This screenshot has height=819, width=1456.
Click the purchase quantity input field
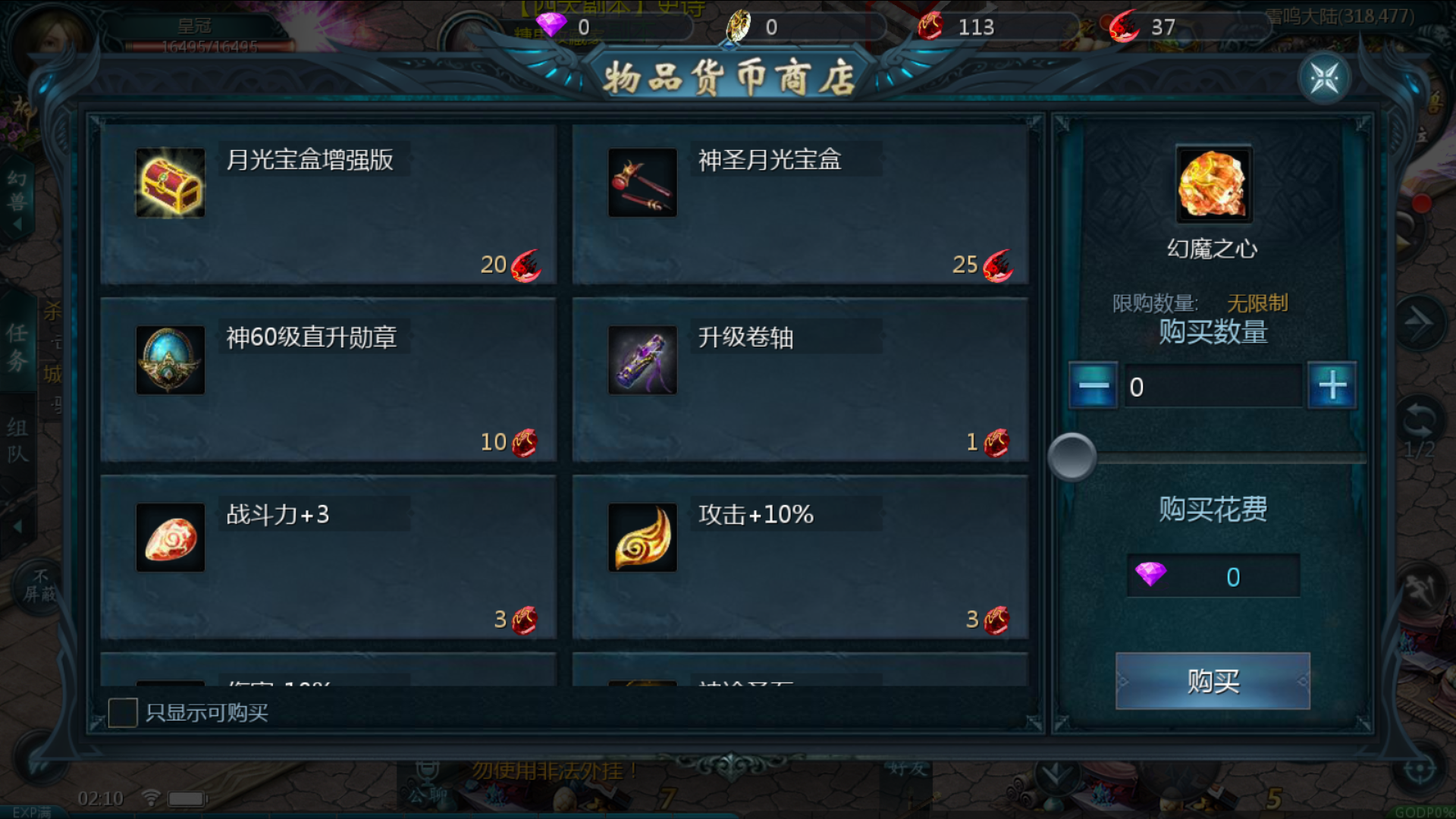click(x=1212, y=387)
